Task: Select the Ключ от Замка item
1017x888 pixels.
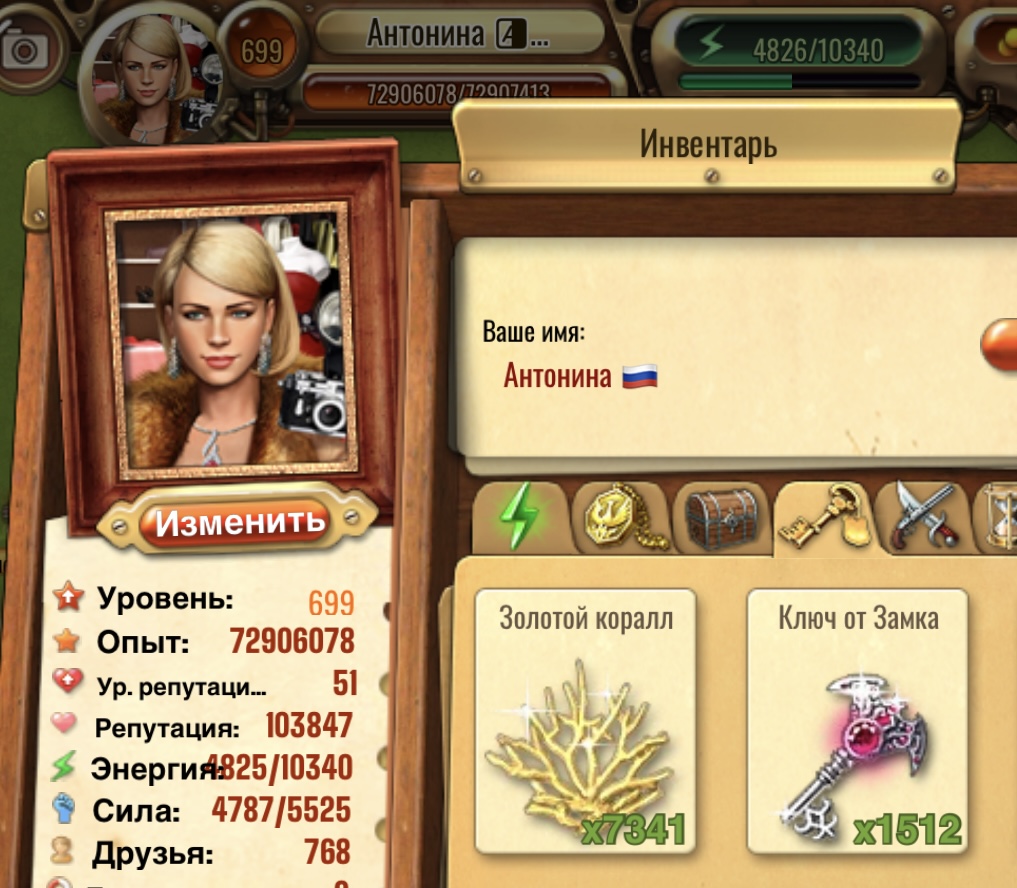Action: click(858, 720)
